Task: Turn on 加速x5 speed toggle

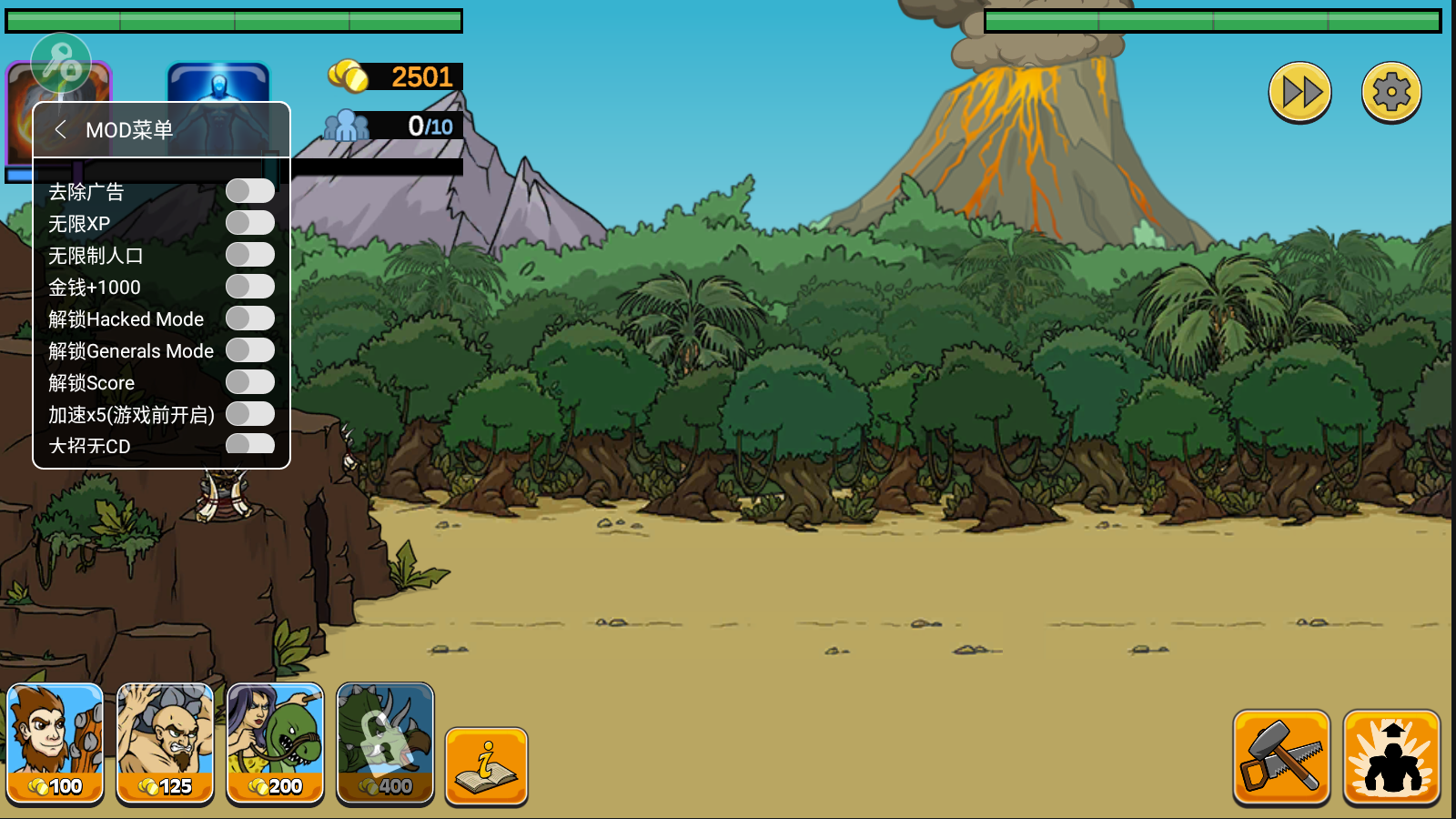Action: coord(250,414)
